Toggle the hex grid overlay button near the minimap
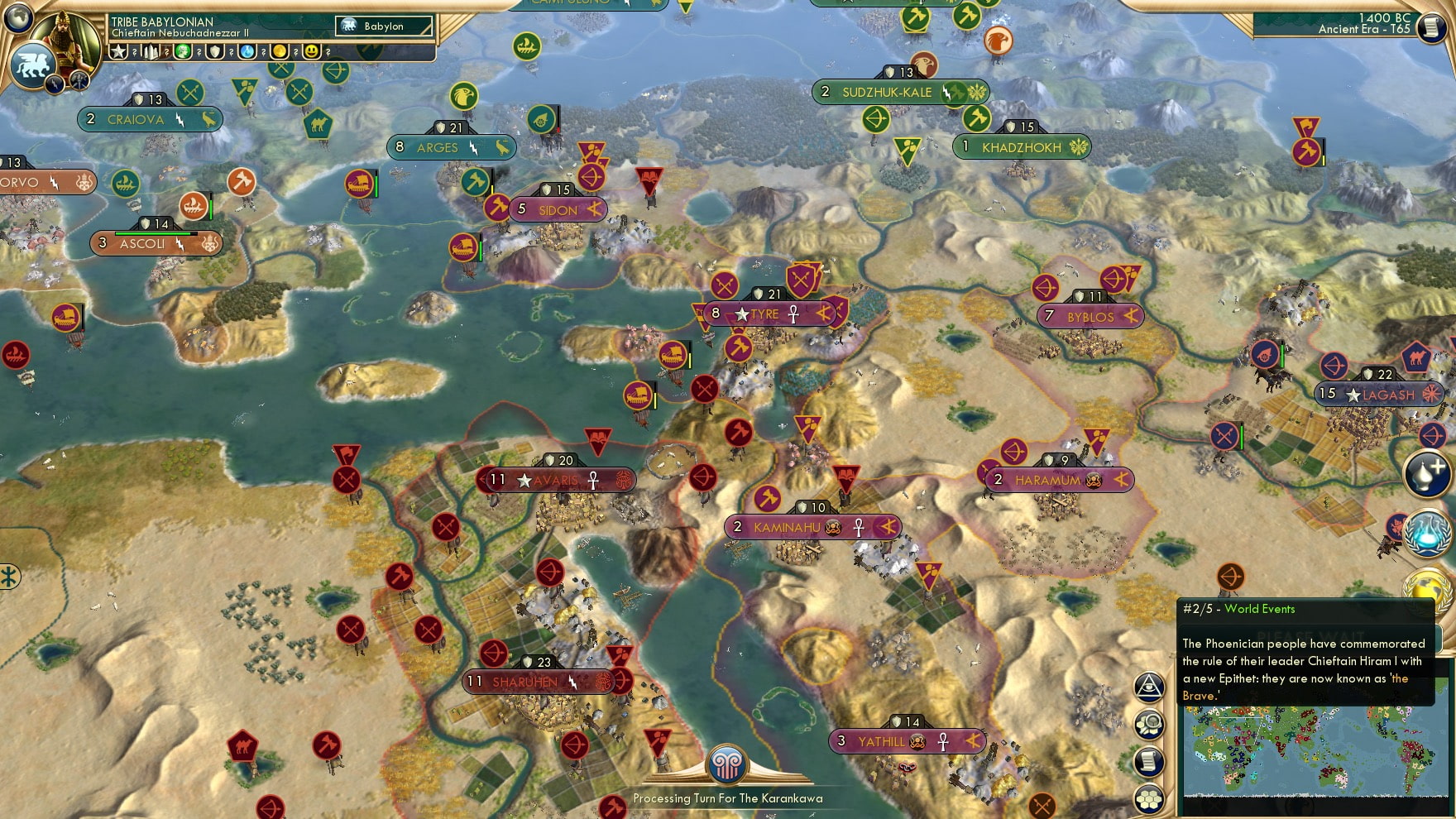The image size is (1456, 819). 1148,797
